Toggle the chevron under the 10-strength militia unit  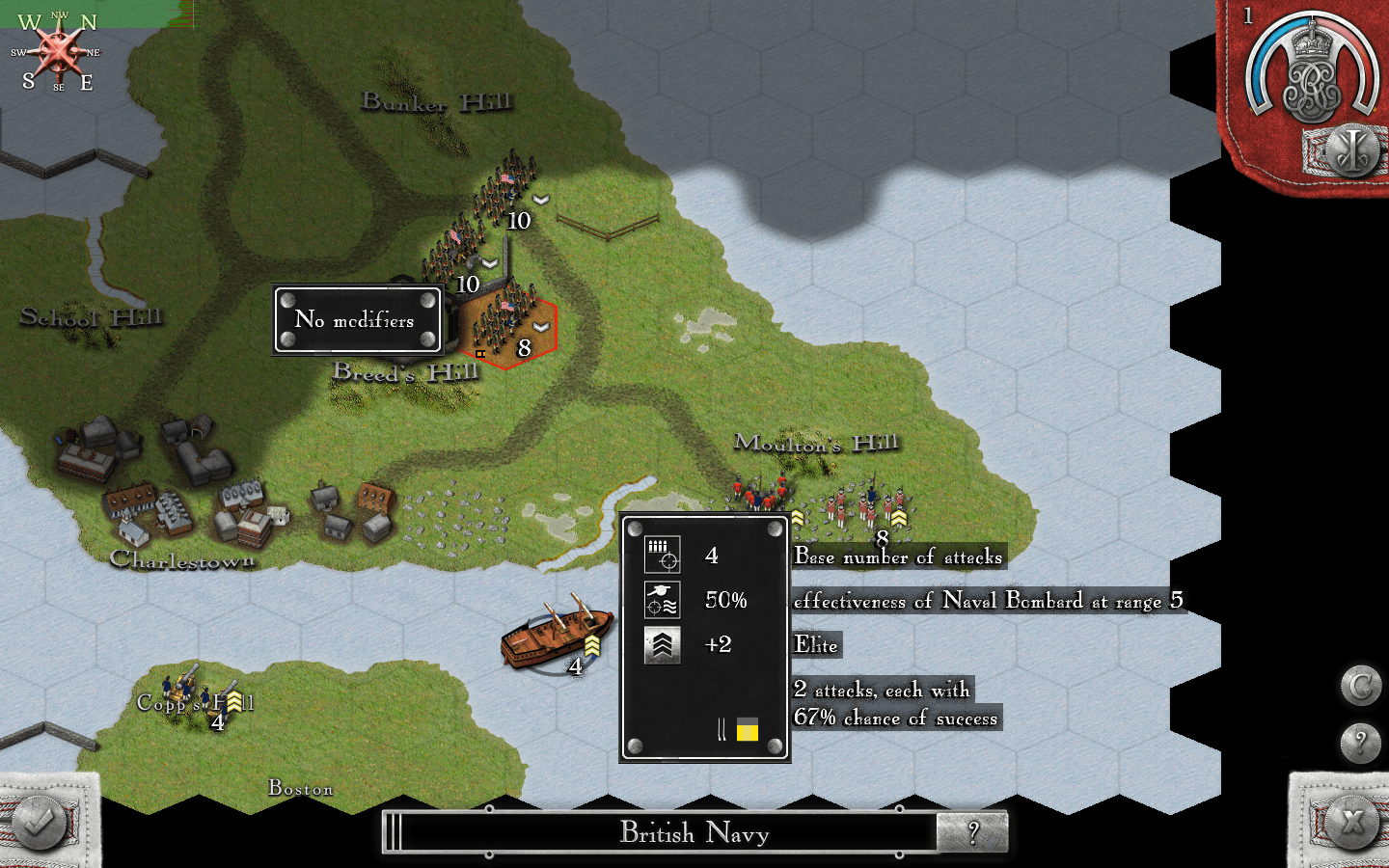[x=492, y=262]
